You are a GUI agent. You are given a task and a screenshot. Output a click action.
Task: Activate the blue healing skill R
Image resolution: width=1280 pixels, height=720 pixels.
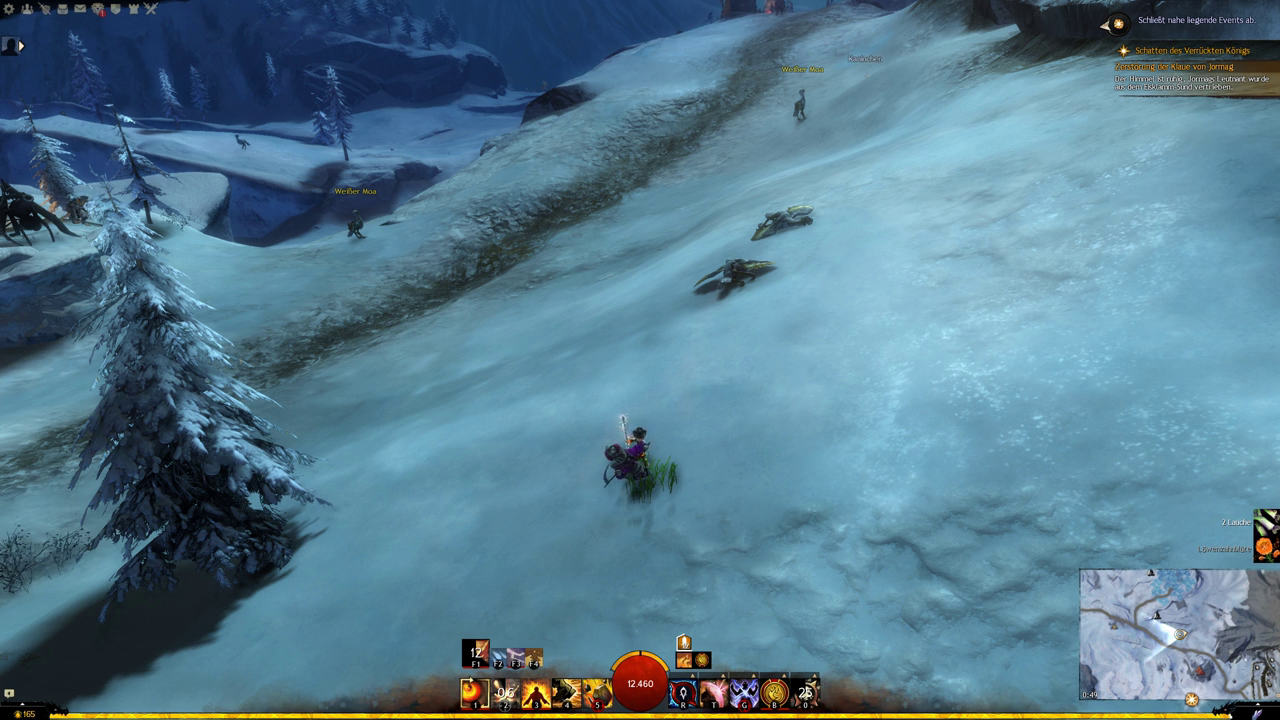pyautogui.click(x=683, y=692)
